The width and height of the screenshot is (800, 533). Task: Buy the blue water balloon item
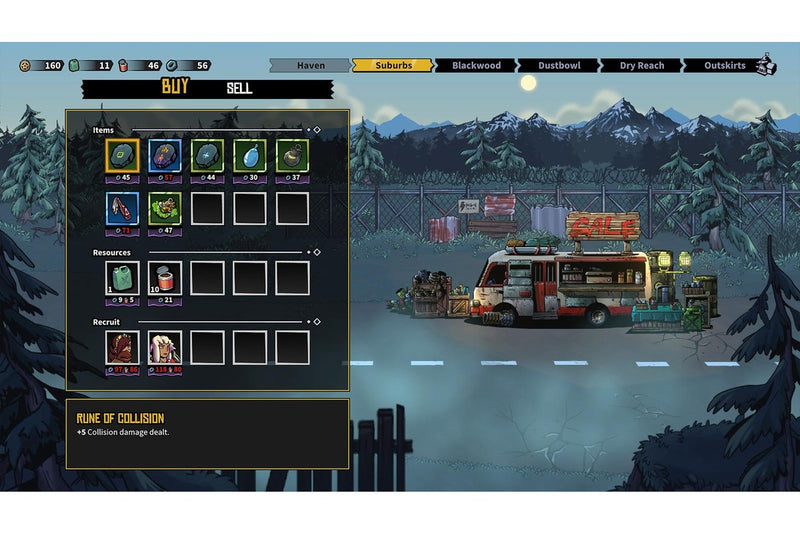point(249,156)
